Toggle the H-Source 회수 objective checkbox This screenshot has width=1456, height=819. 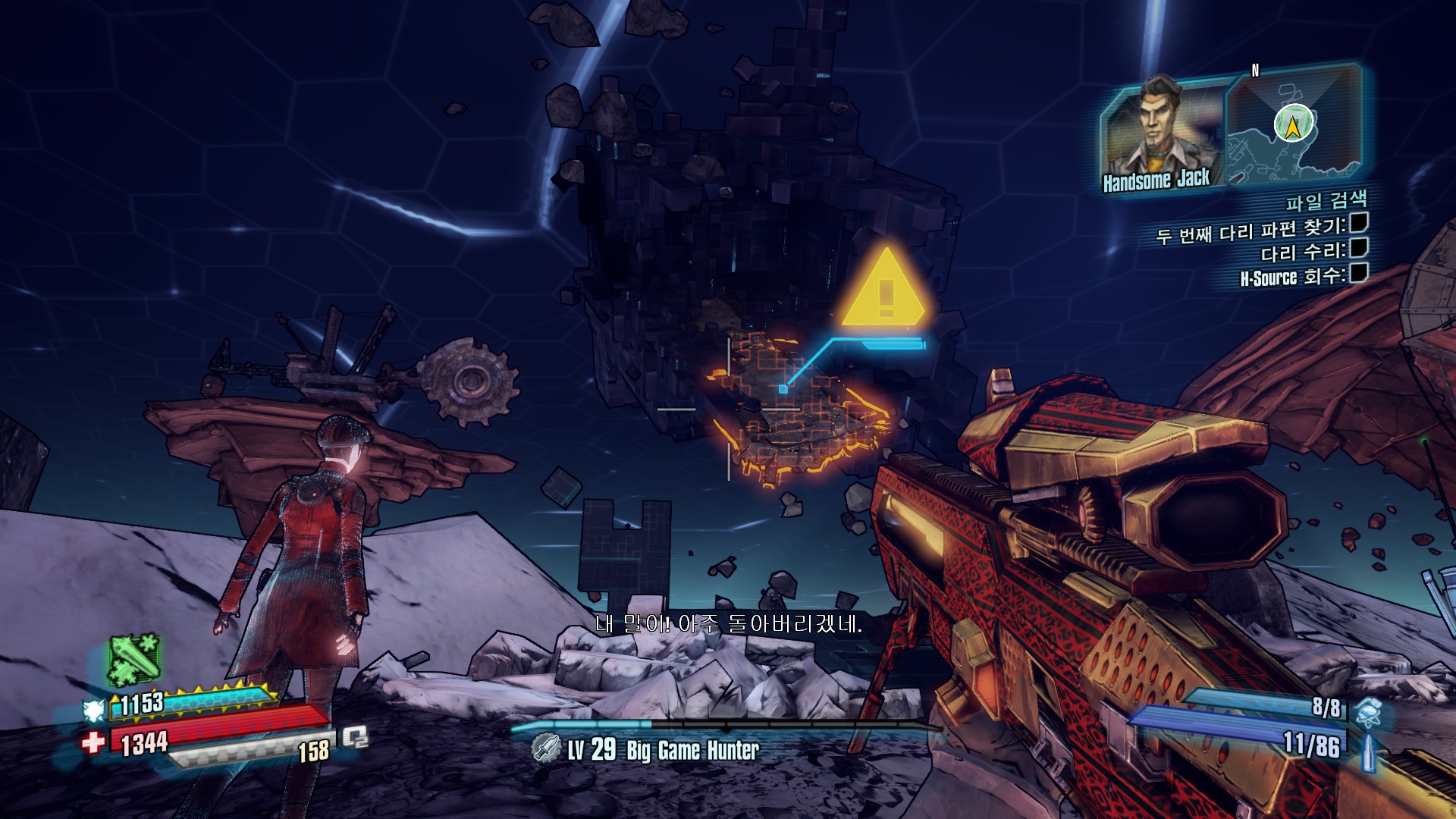point(1358,272)
